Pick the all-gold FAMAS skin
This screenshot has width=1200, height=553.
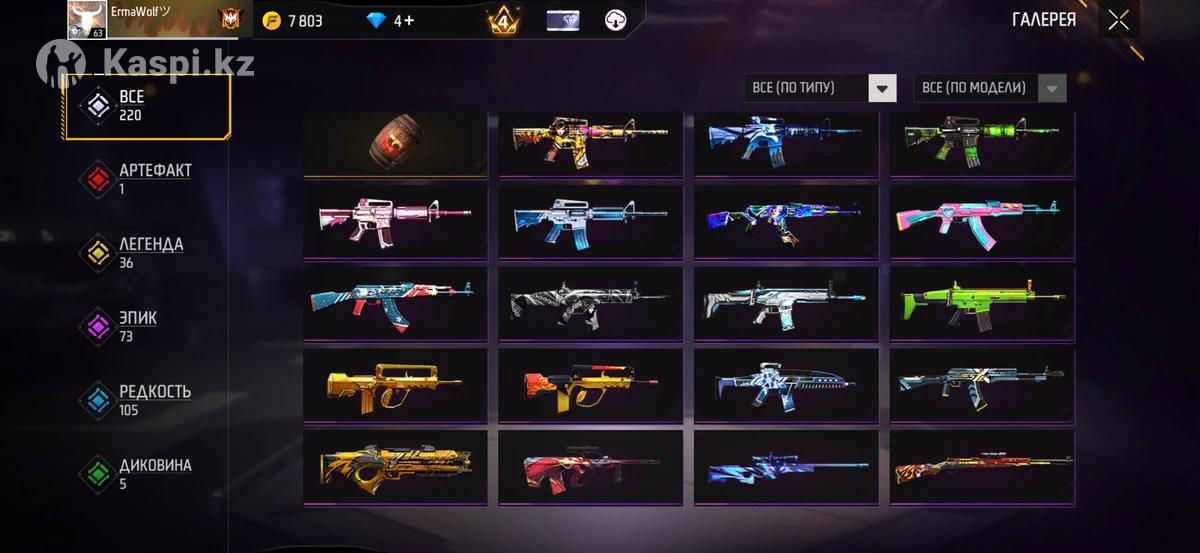395,385
